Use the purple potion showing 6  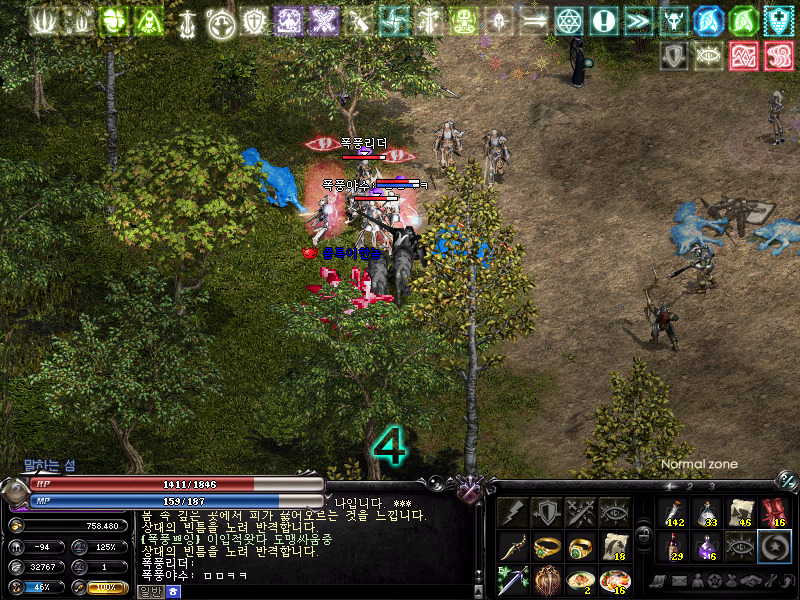click(x=707, y=547)
